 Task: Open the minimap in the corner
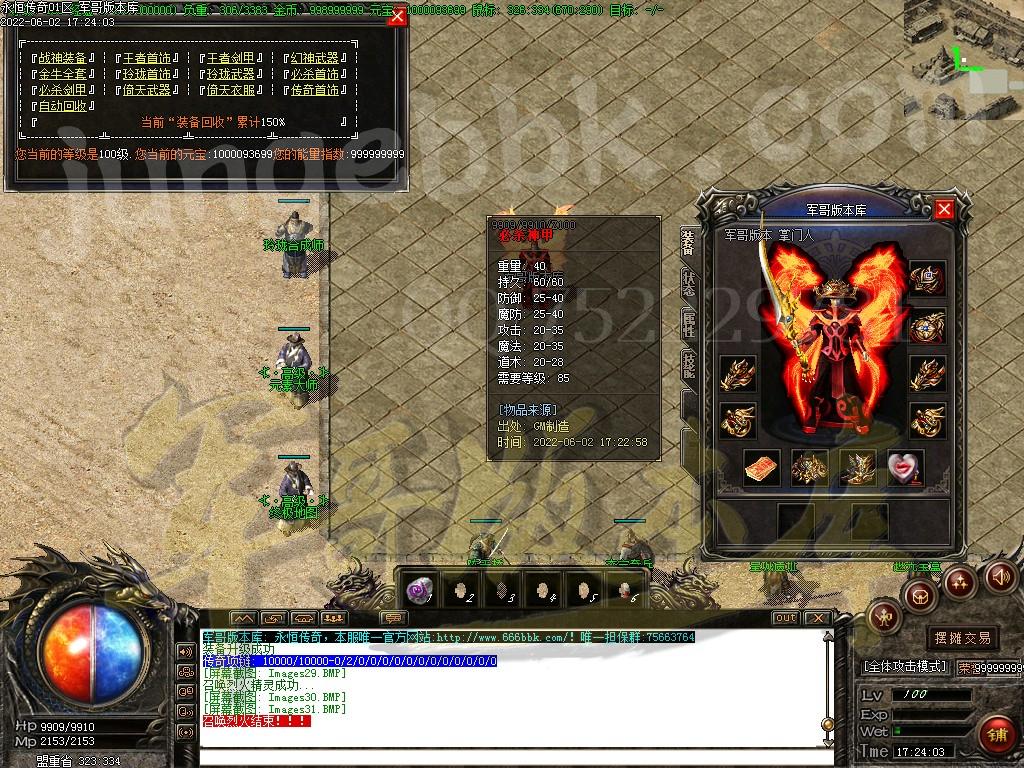(x=963, y=58)
